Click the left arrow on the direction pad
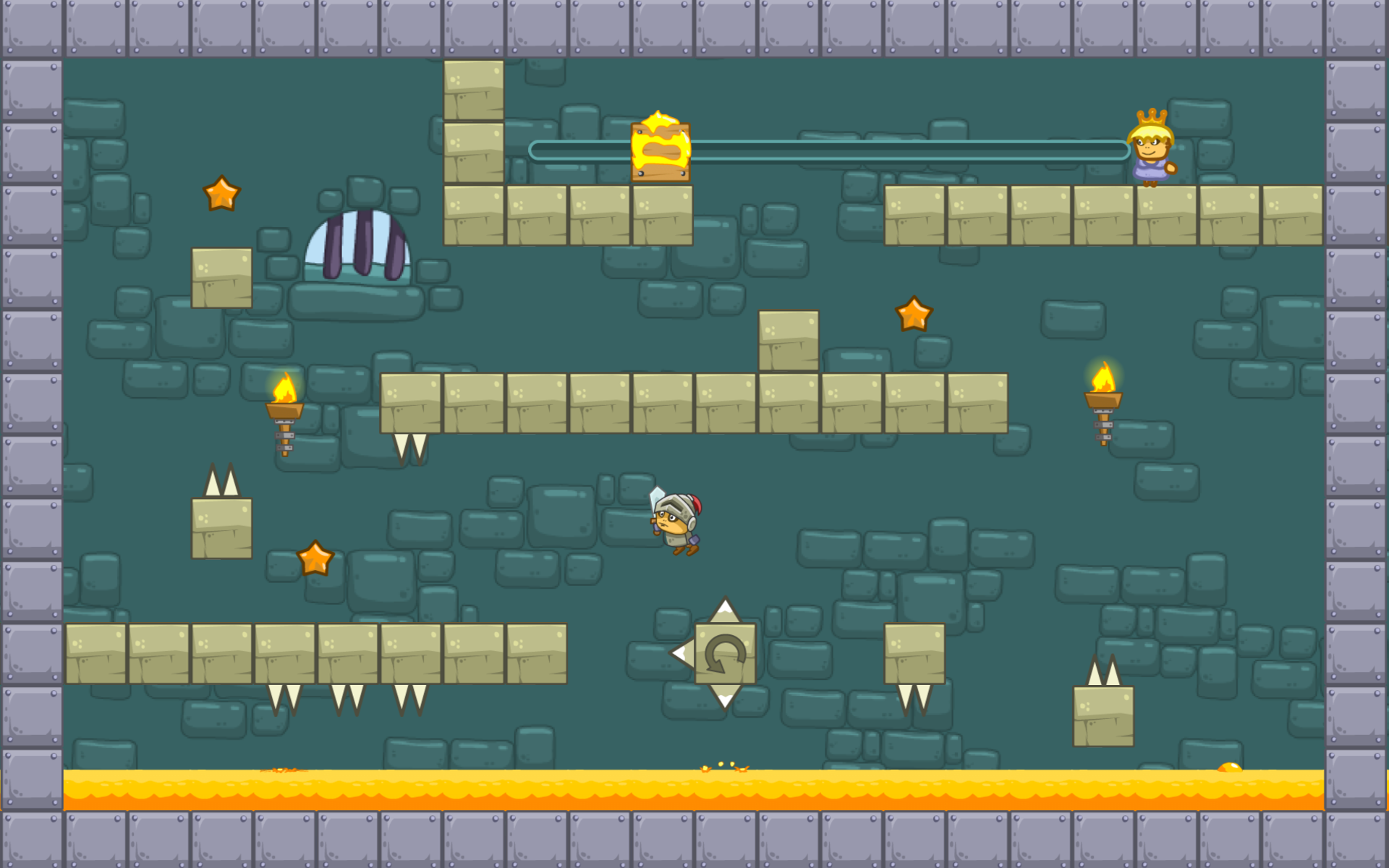The width and height of the screenshot is (1389, 868). [680, 655]
